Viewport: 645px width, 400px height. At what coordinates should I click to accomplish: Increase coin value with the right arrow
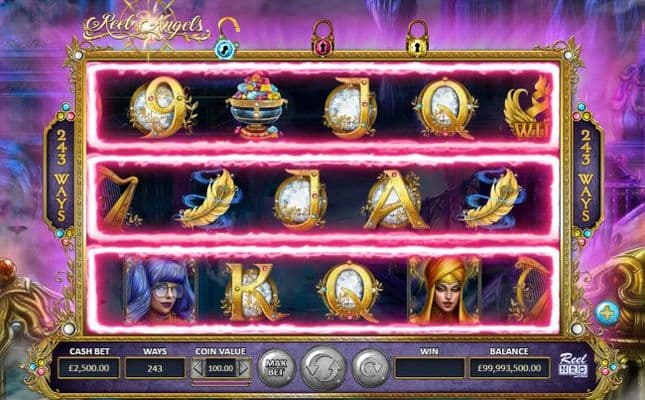[x=245, y=368]
